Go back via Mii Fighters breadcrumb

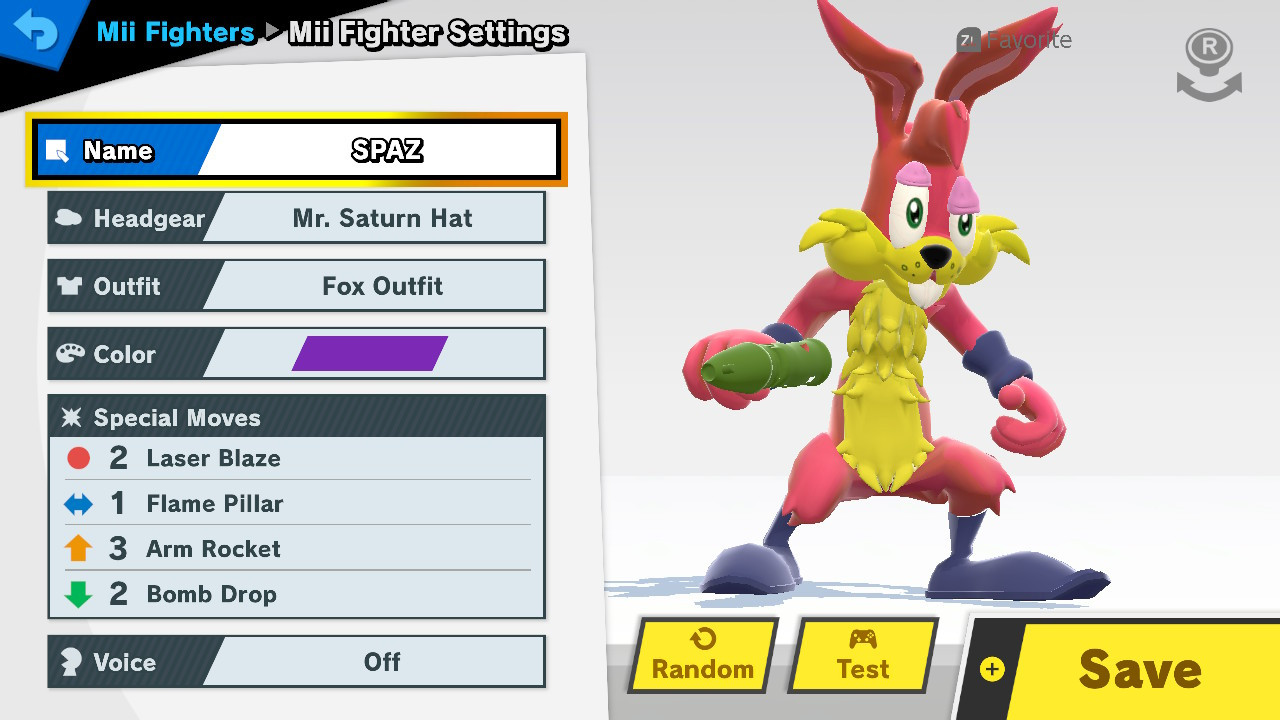pyautogui.click(x=174, y=31)
